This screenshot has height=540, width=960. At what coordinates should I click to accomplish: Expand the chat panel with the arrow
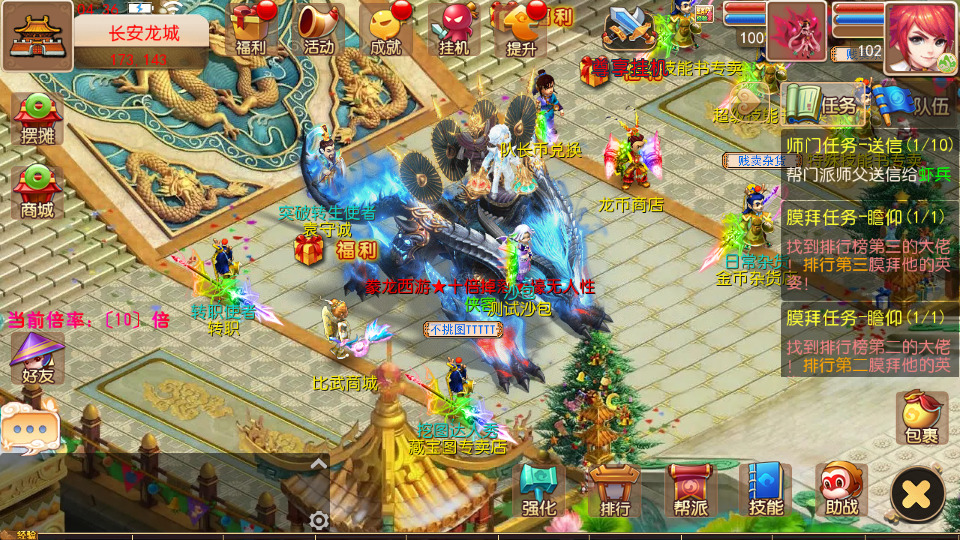click(x=318, y=464)
